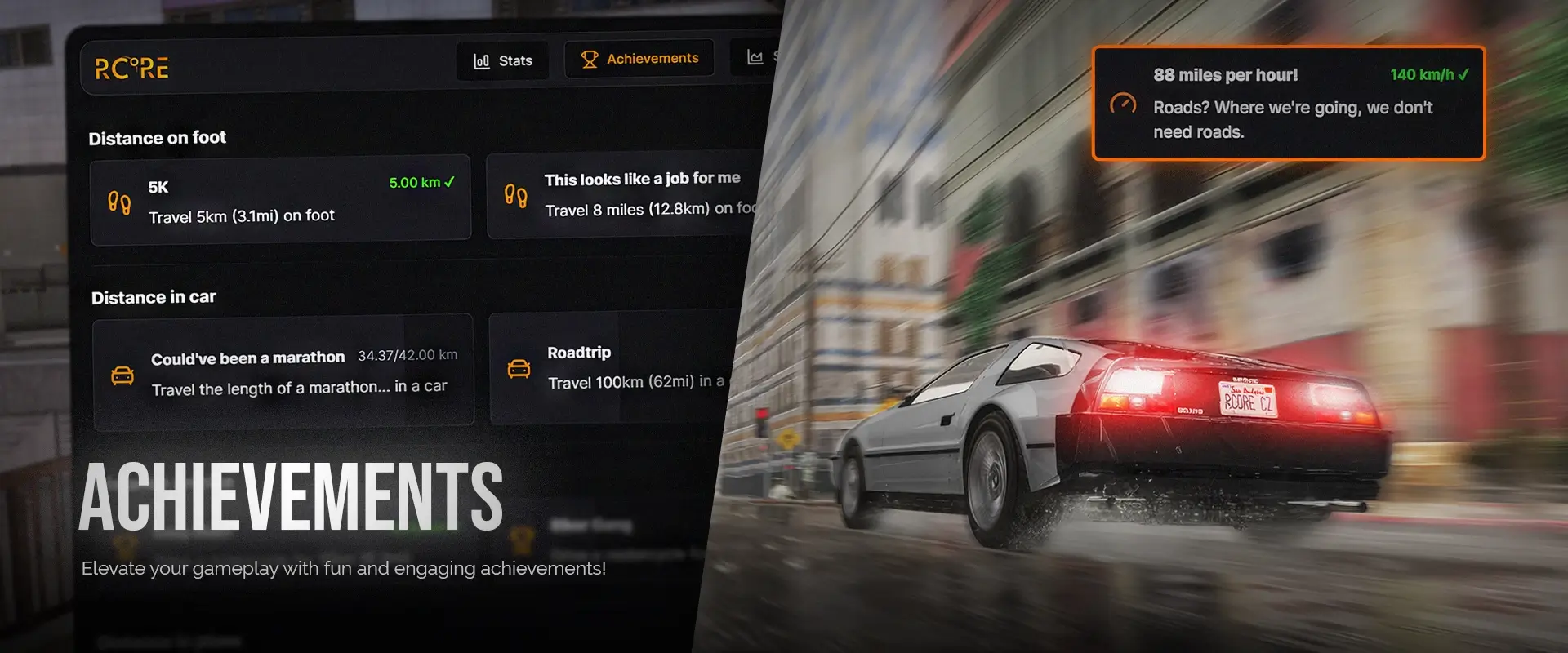
Task: Click the trophy icon in the Achievements tab
Action: [588, 58]
